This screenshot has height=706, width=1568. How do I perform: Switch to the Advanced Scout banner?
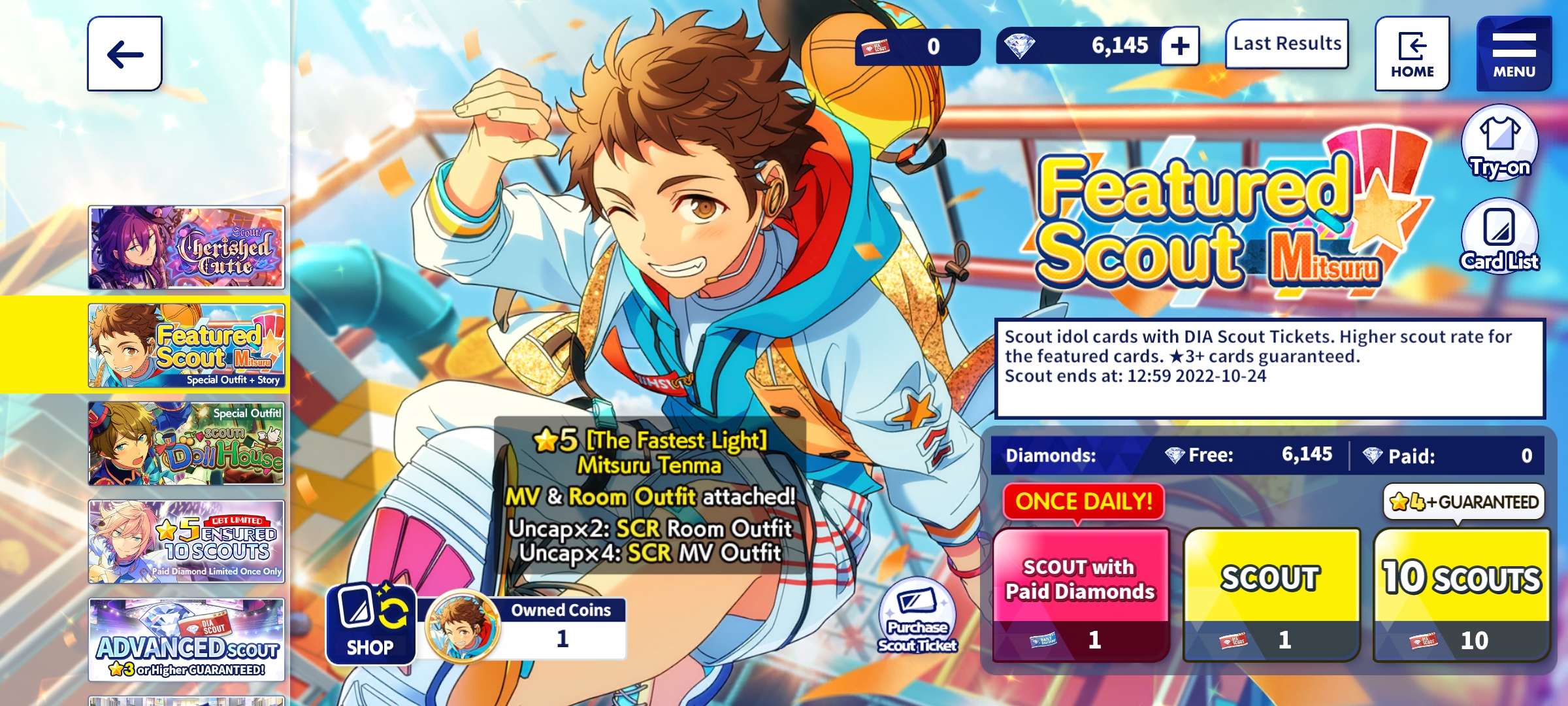tap(187, 640)
